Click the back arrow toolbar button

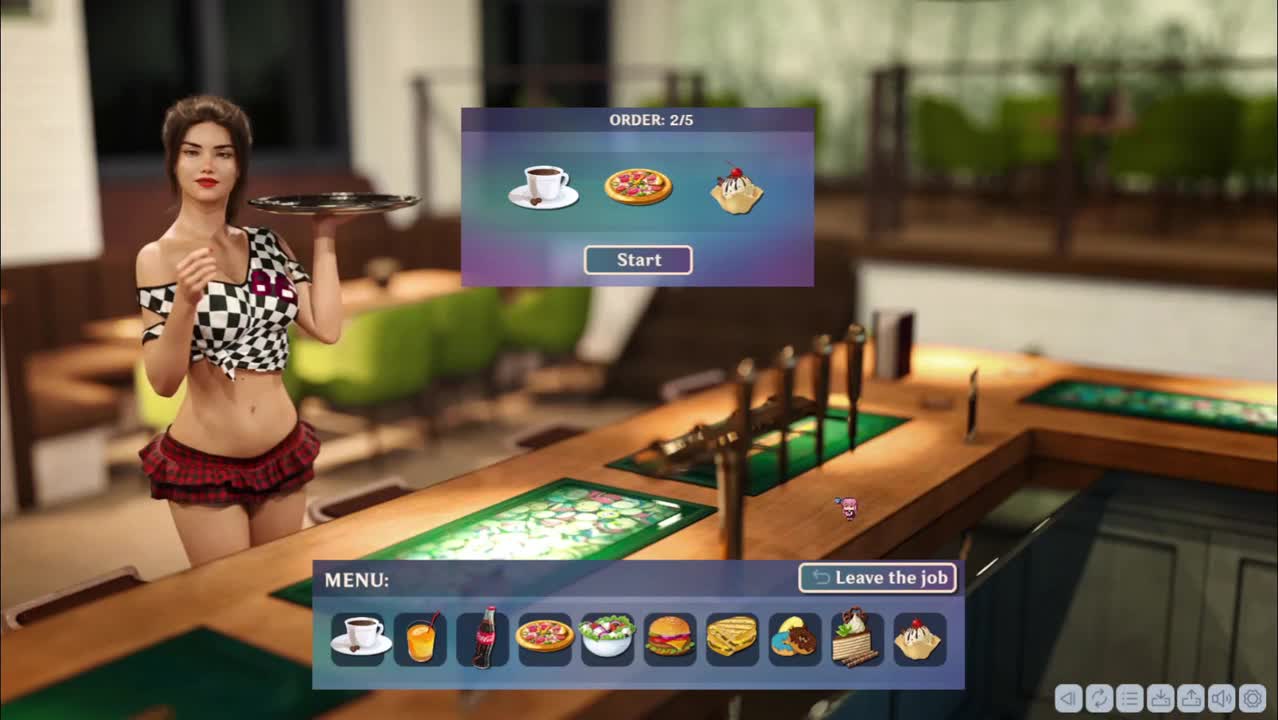1068,698
